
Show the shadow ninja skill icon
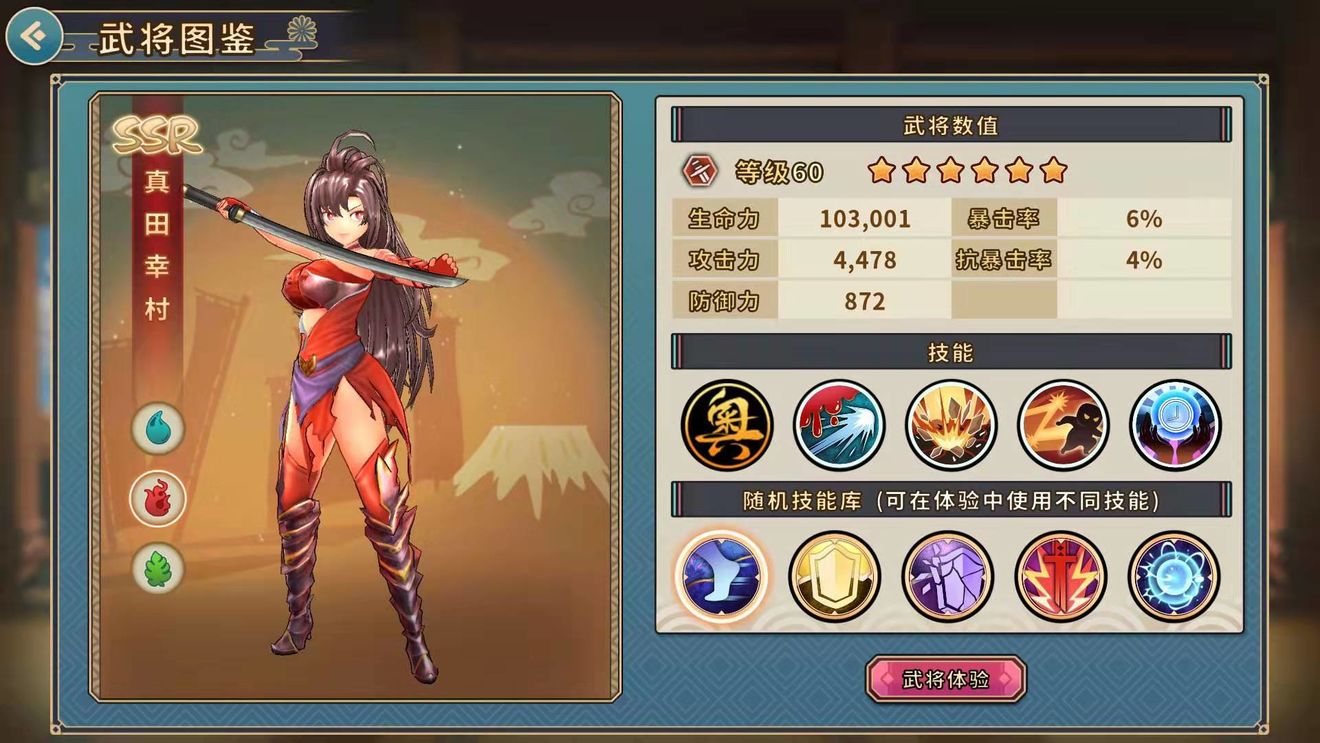pyautogui.click(x=1063, y=424)
